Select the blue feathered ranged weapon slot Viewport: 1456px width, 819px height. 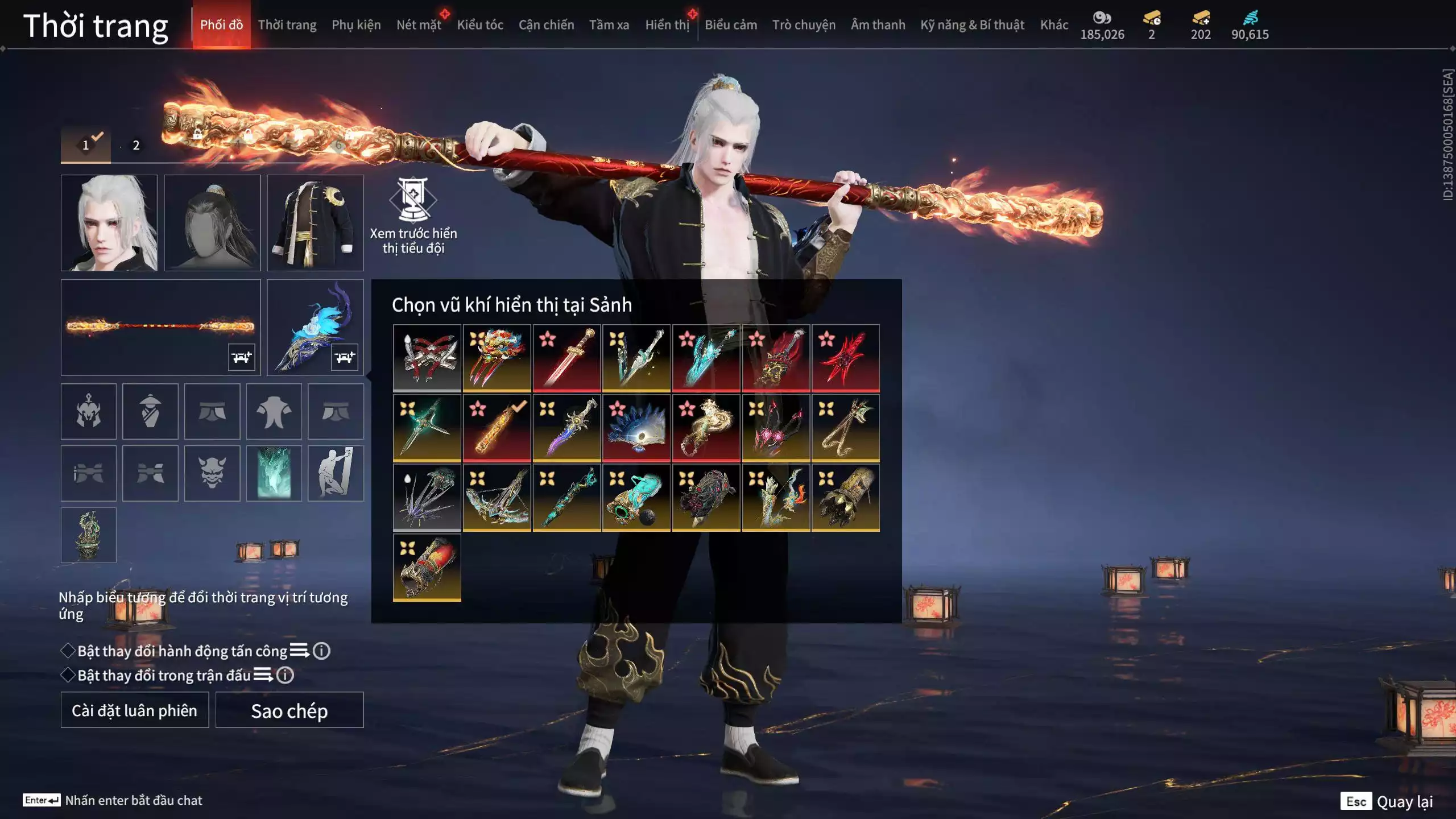point(315,327)
